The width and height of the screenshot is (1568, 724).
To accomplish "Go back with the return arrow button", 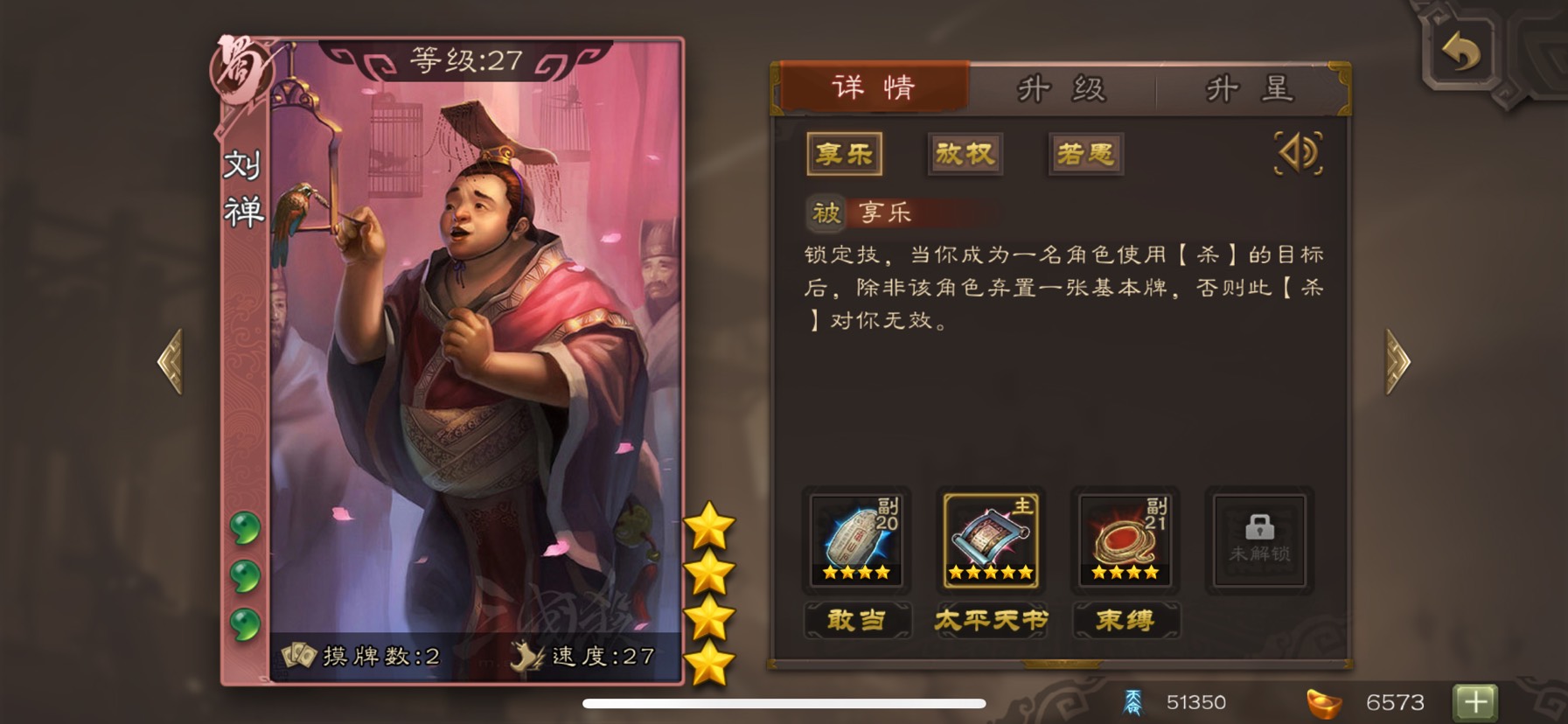I will (1461, 52).
